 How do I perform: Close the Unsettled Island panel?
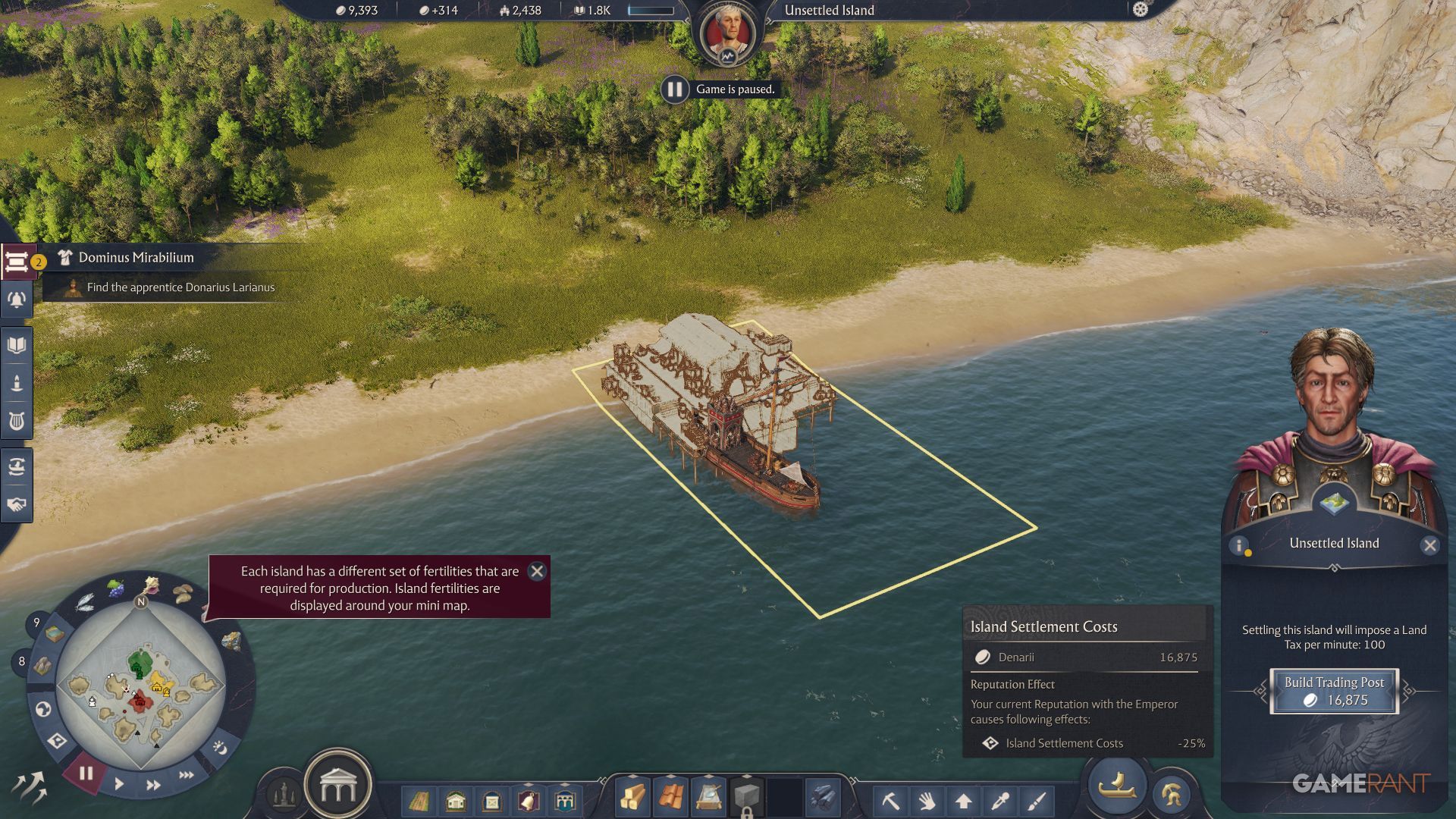(x=1429, y=545)
